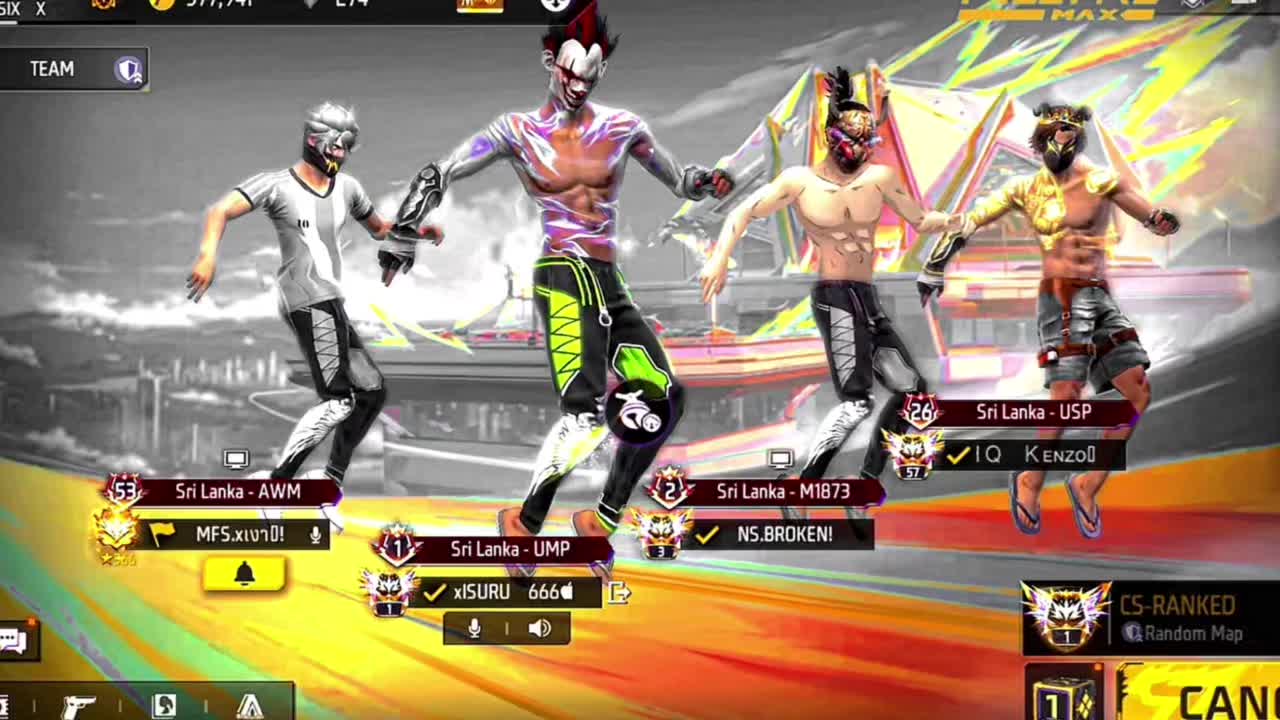This screenshot has height=720, width=1280.
Task: Open the pistol weapon menu
Action: pos(78,706)
